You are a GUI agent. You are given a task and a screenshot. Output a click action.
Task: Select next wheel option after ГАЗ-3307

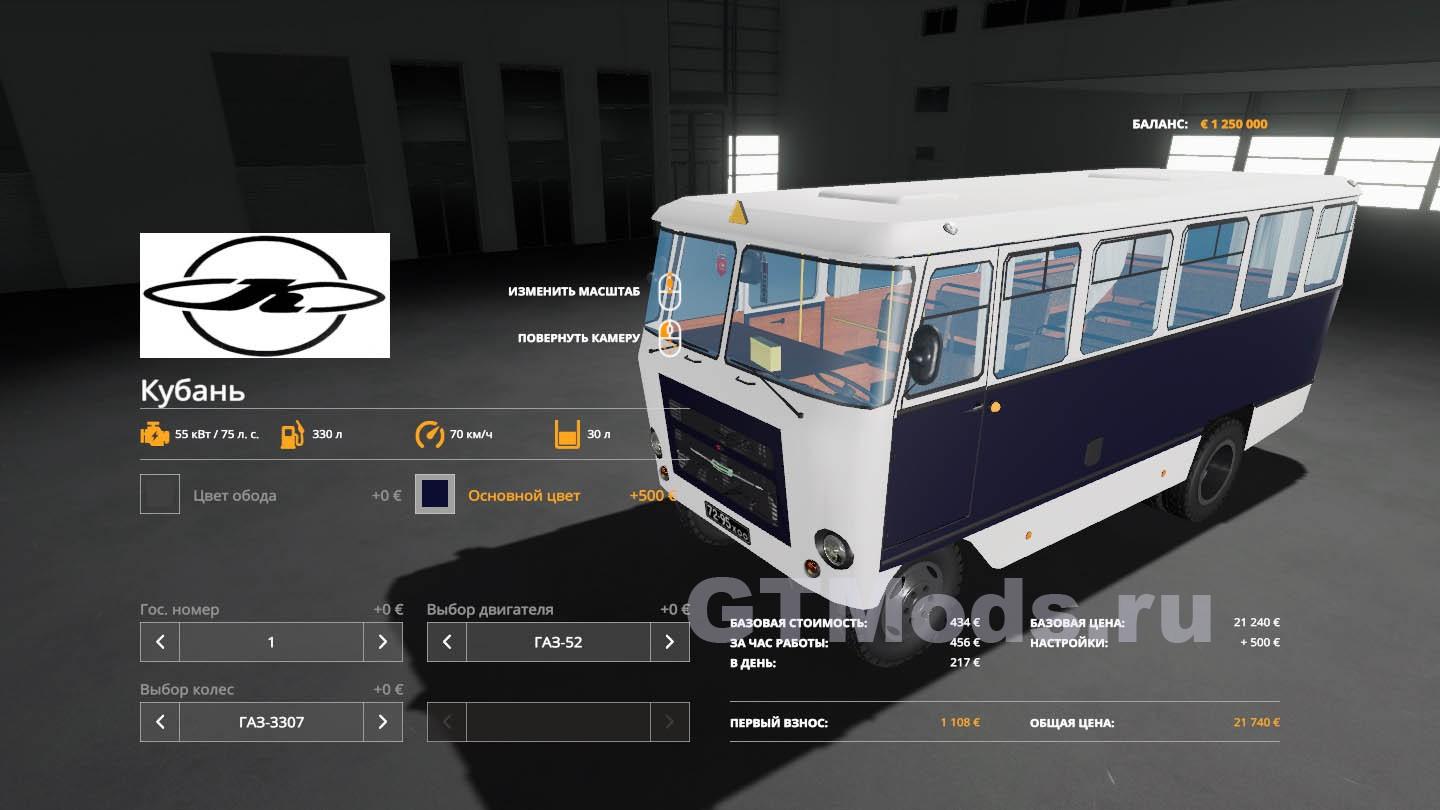(382, 722)
